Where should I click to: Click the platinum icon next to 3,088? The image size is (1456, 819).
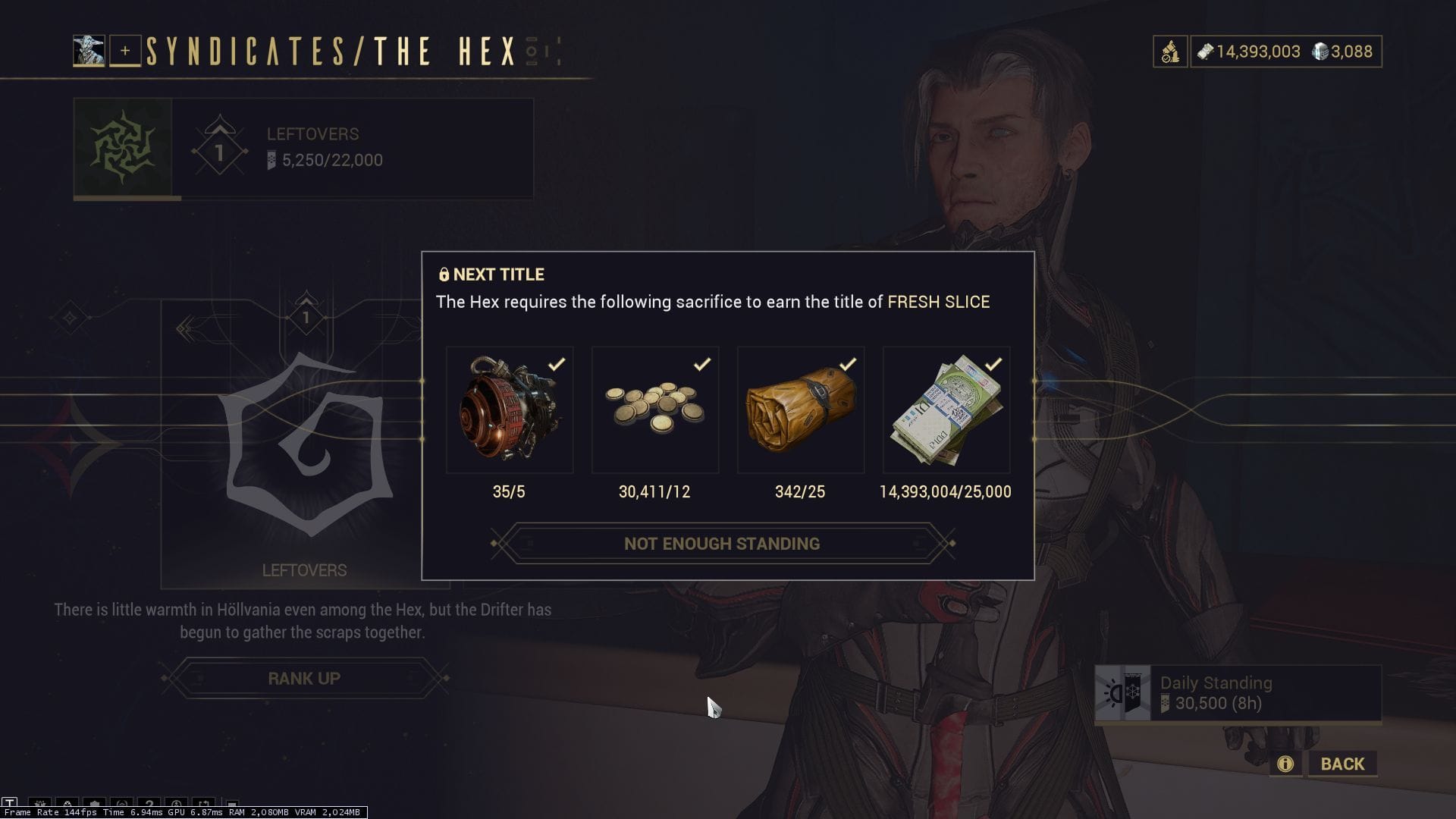coord(1319,52)
